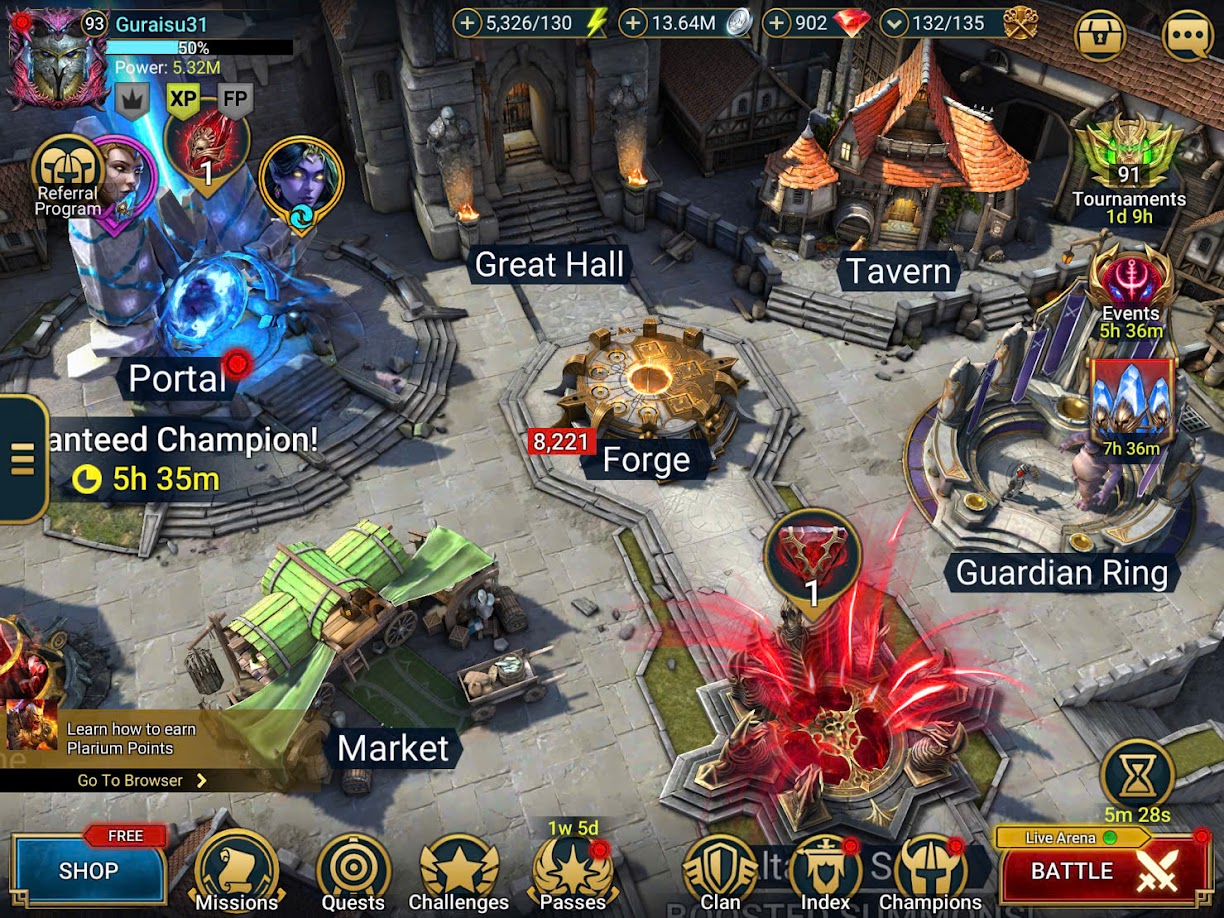Add more gems with plus button
Screen dimensions: 1224x918
click(x=777, y=24)
